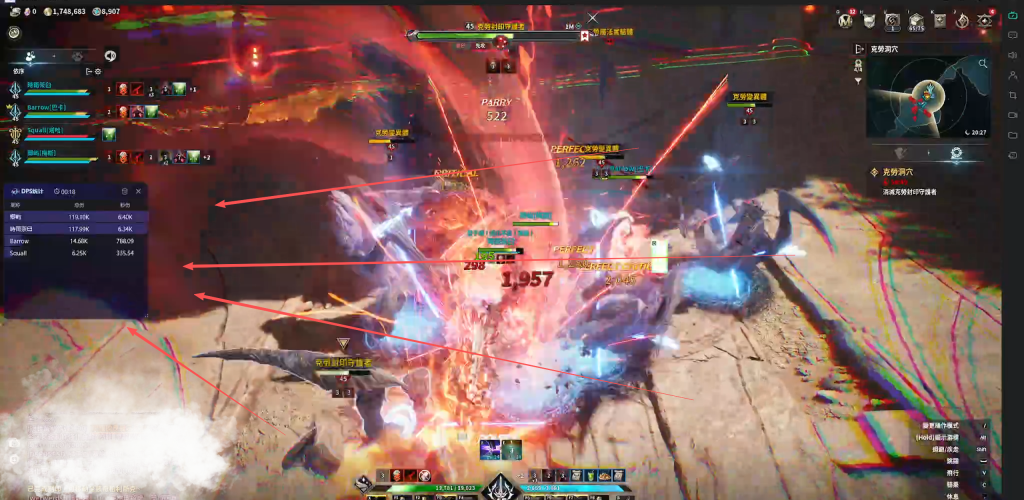The height and width of the screenshot is (500, 1024).
Task: Switch to the glowing quest tracker tab
Action: [956, 153]
